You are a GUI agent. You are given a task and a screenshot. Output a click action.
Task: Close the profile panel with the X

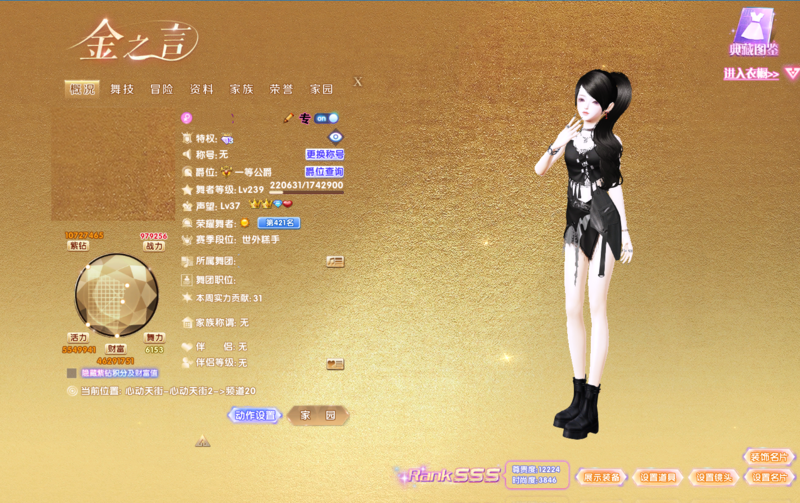(358, 82)
